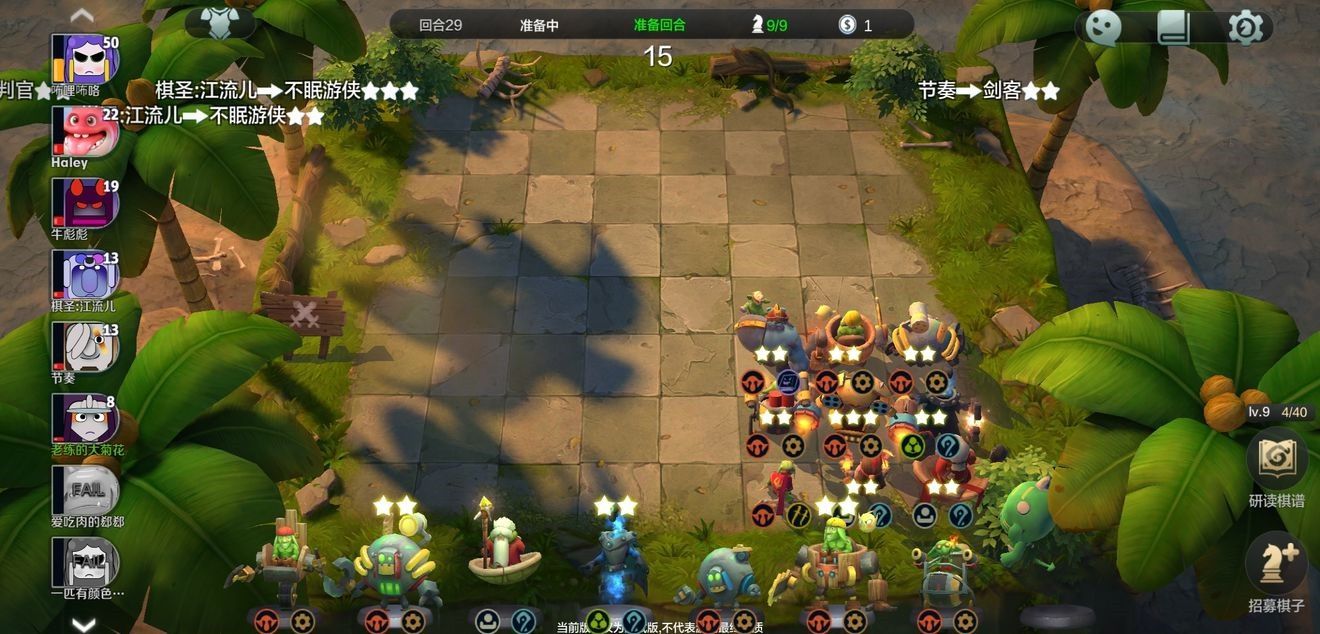View player 牛彪彪's board
The height and width of the screenshot is (634, 1320).
(85, 203)
